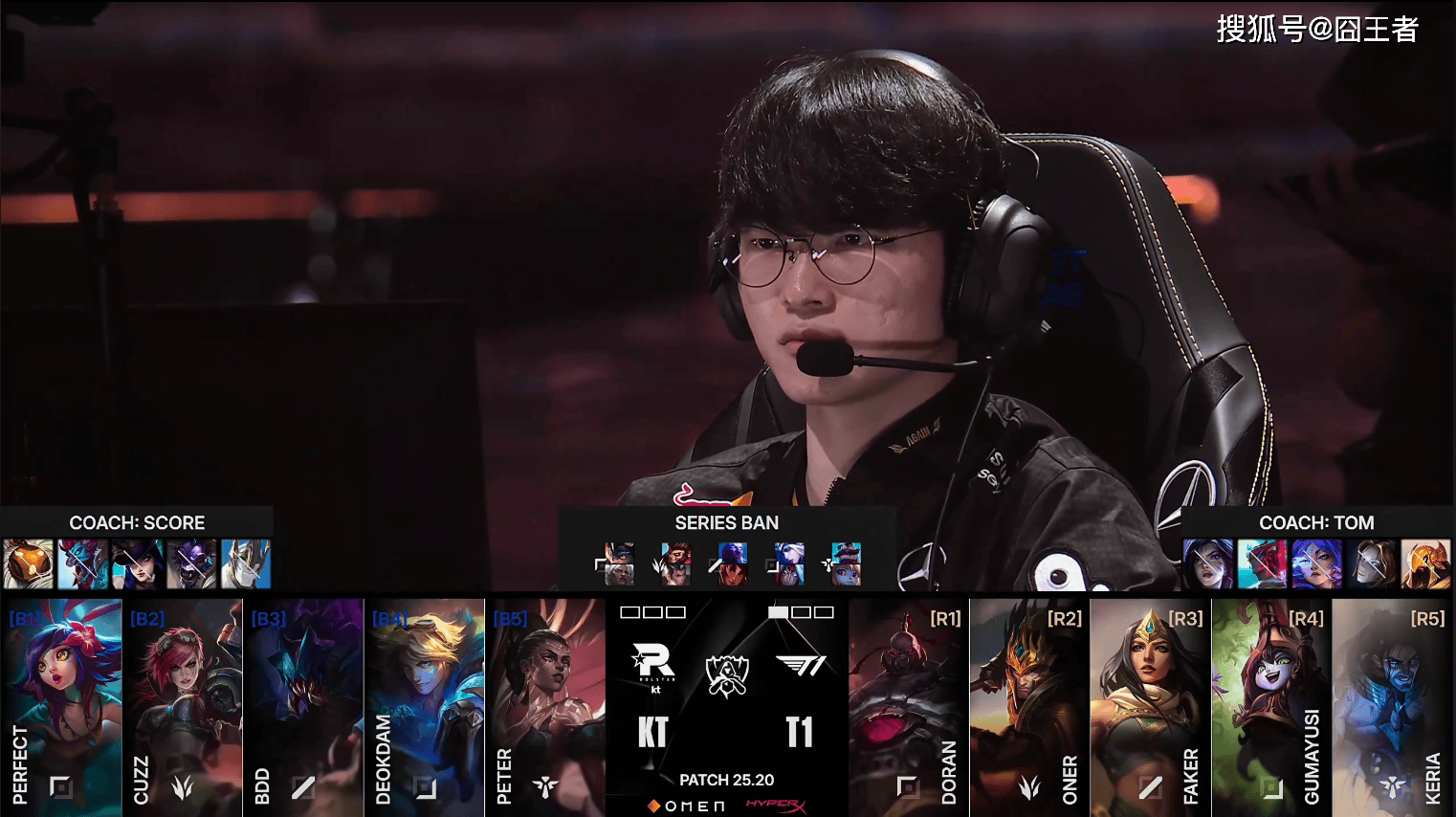The image size is (1456, 817).
Task: Select CUZZ's Vi pick card
Action: pos(182,706)
